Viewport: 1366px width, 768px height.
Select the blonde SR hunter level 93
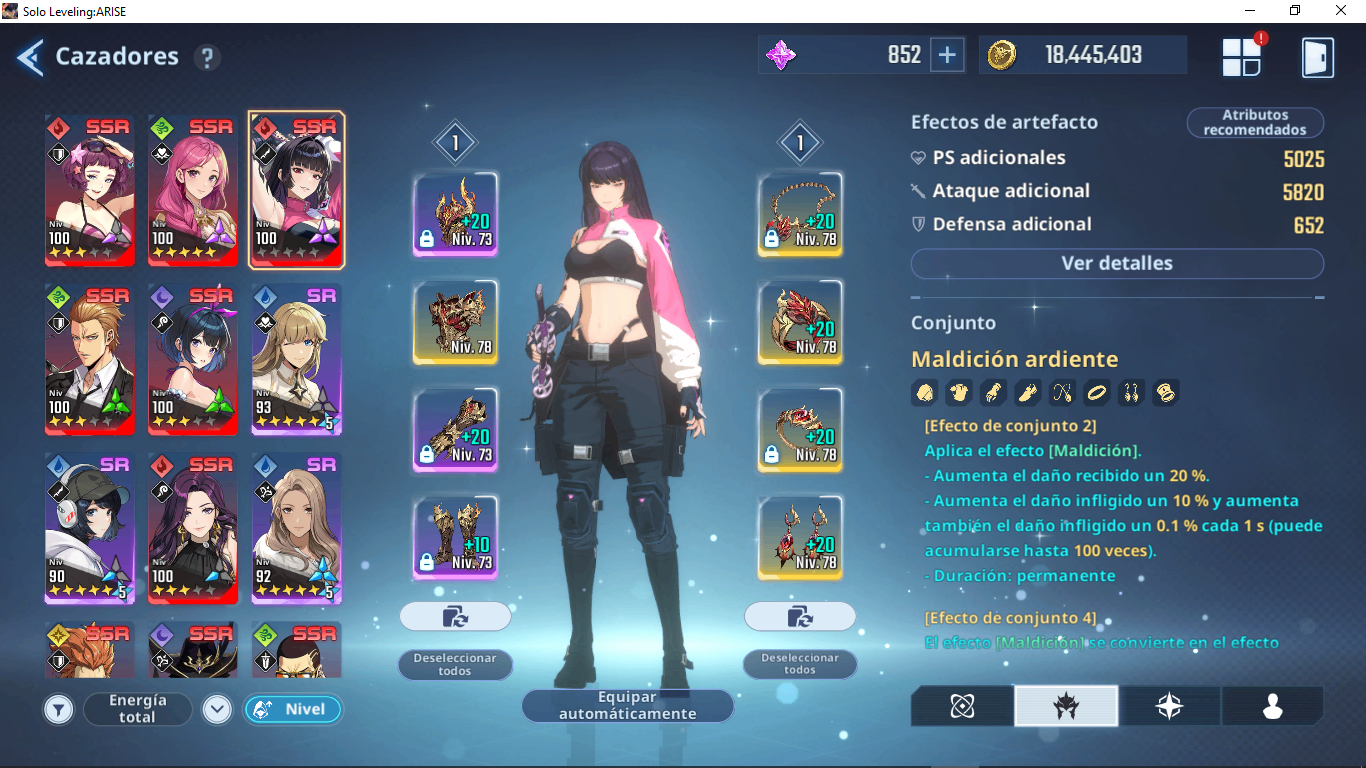click(x=296, y=359)
